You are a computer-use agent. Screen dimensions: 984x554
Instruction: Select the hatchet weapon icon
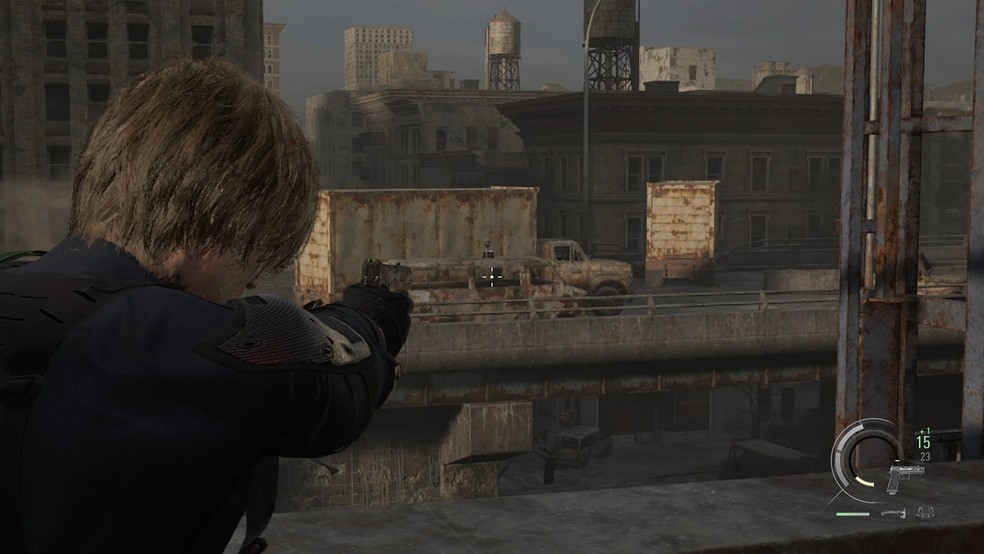(893, 513)
